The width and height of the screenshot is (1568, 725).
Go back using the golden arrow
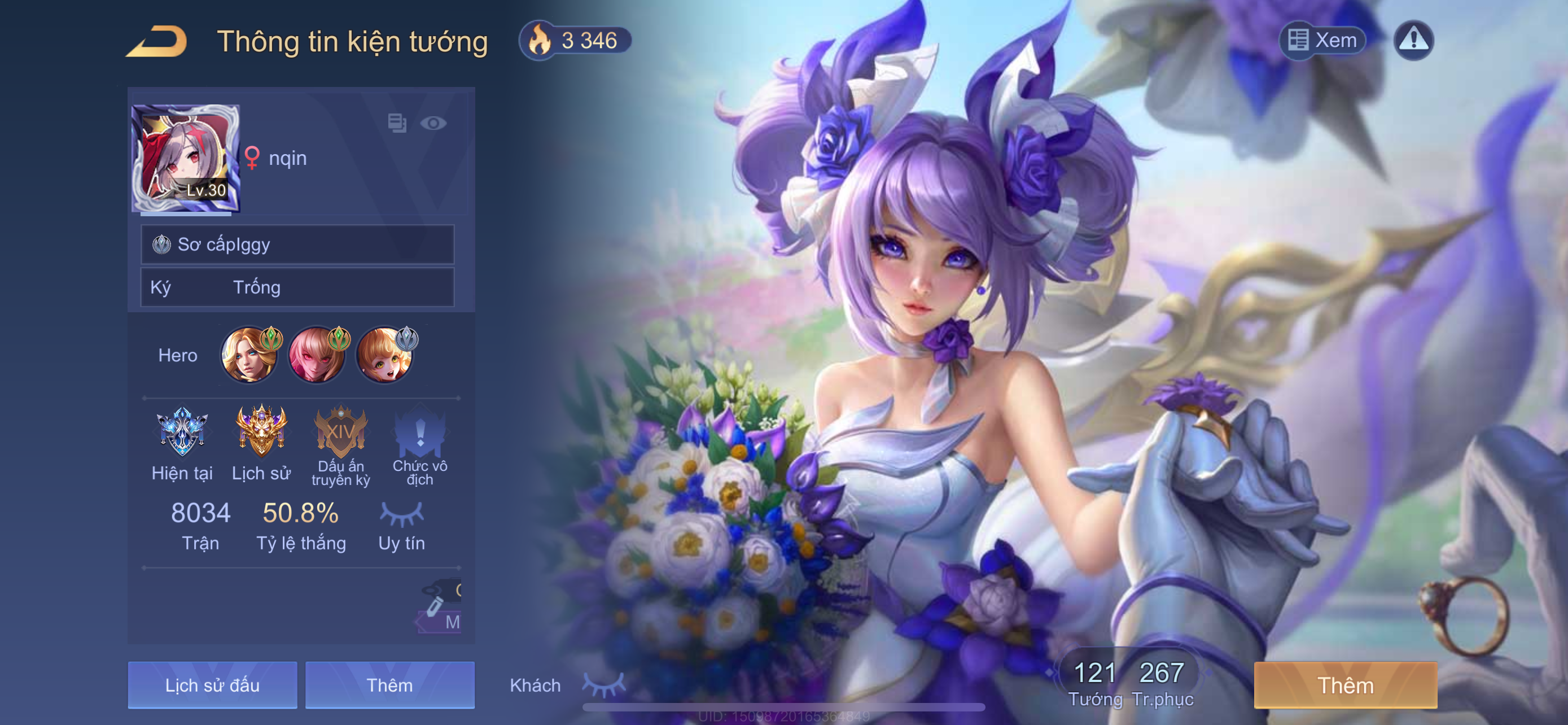coord(157,41)
